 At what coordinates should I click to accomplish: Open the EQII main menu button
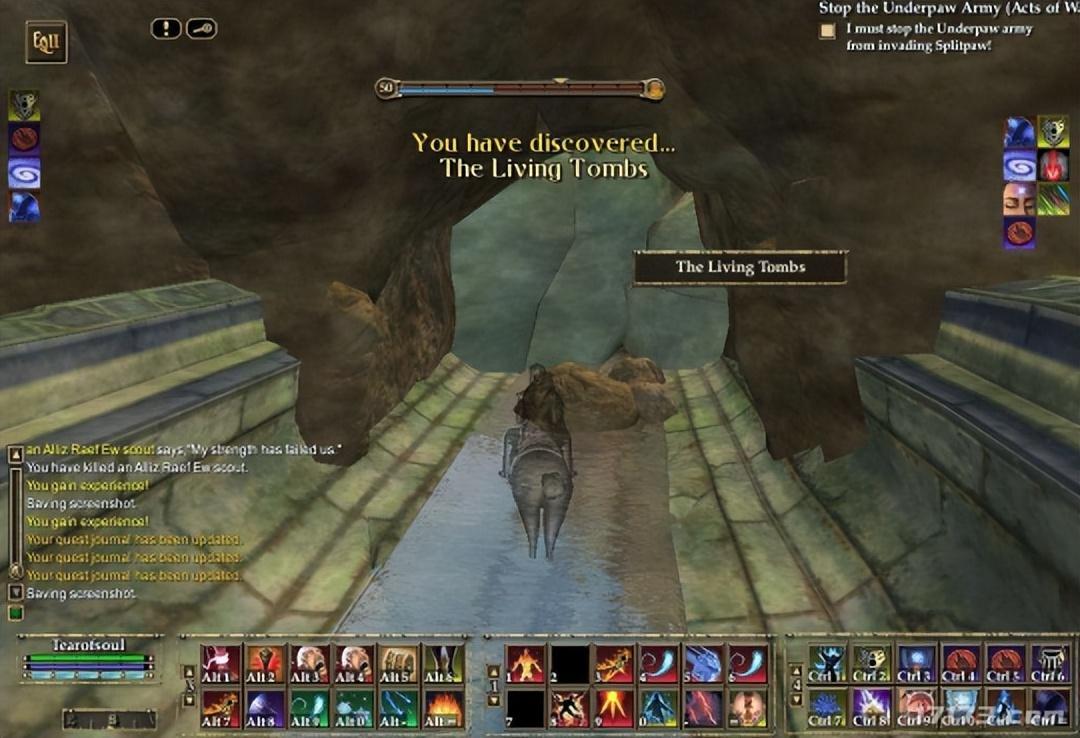(46, 42)
